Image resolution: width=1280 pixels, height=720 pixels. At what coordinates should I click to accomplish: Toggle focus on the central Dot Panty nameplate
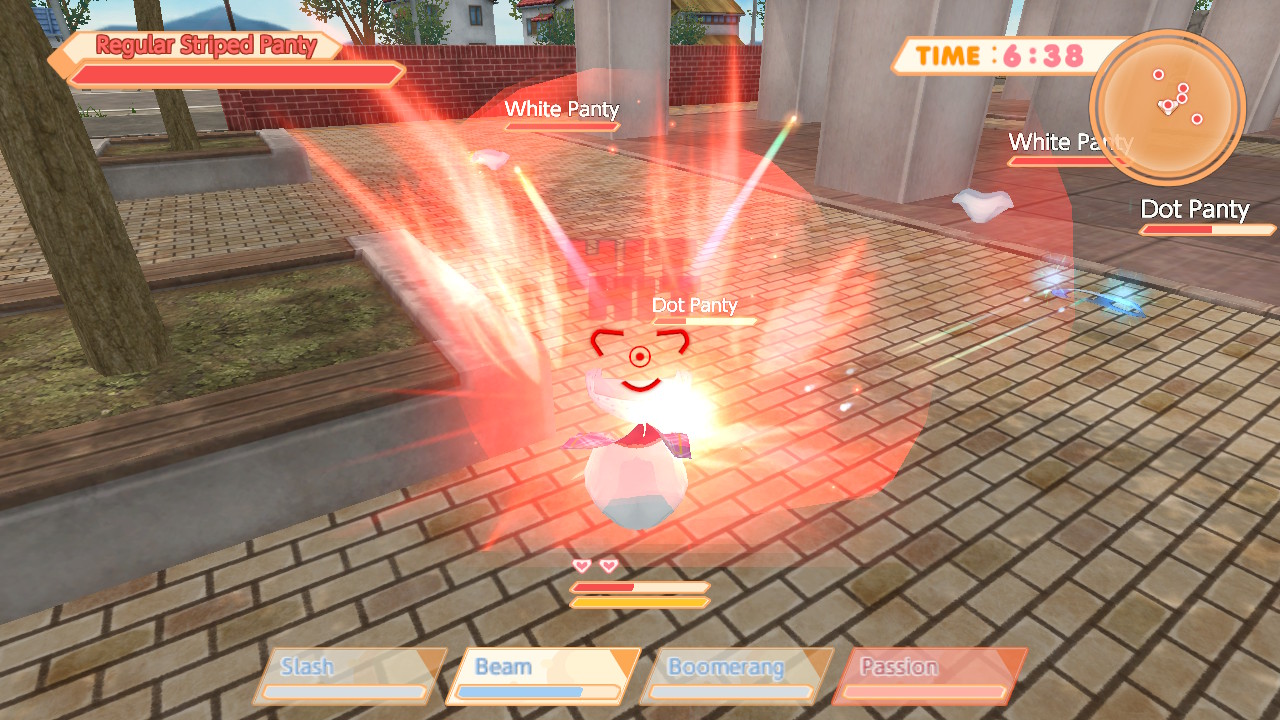click(x=695, y=306)
